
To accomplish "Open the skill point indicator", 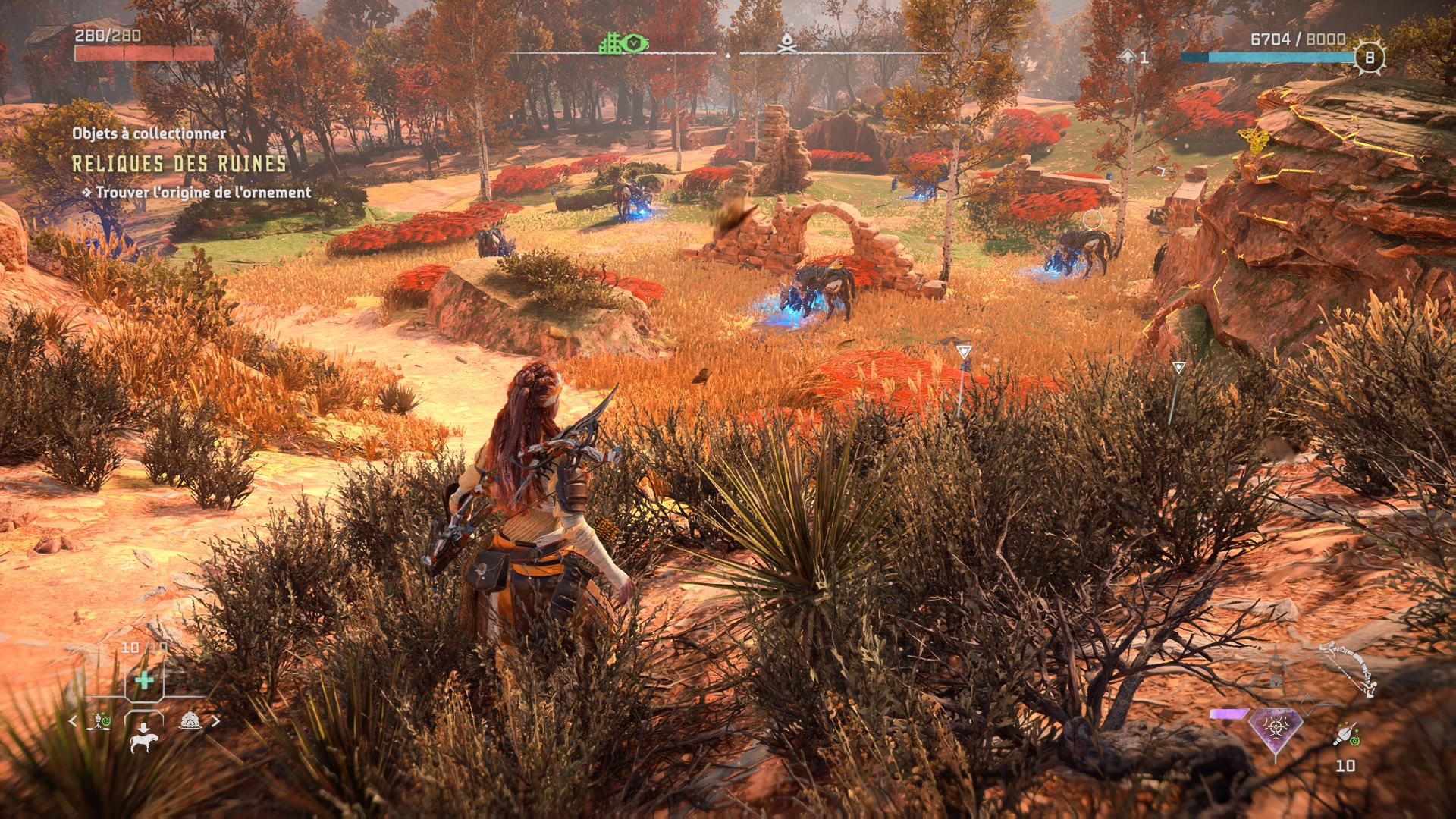I will pos(1134,57).
